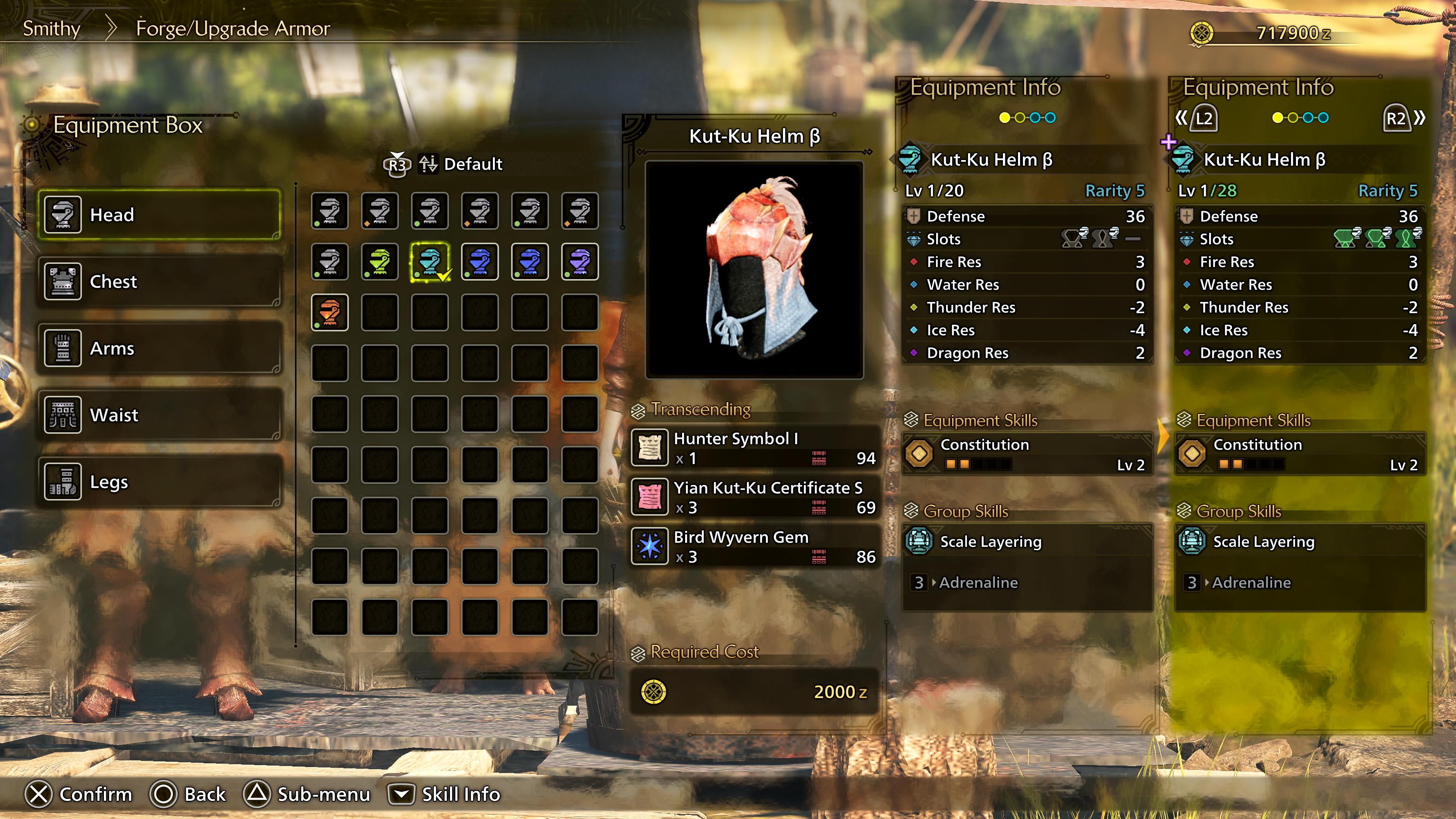
Task: Open the Arms armor category
Action: 63,348
